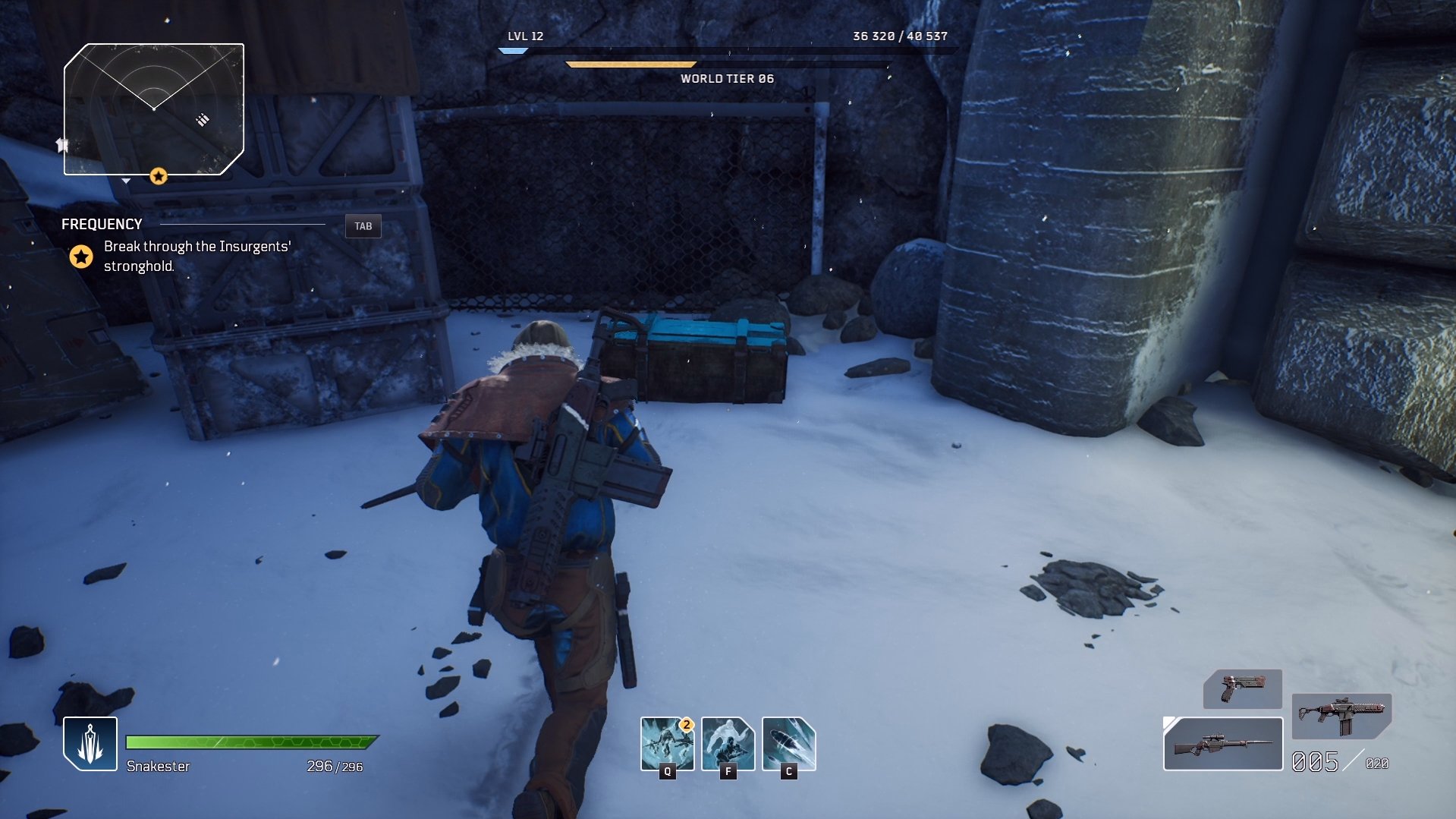This screenshot has width=1456, height=819.
Task: Open the minimap in the corner
Action: (x=154, y=109)
